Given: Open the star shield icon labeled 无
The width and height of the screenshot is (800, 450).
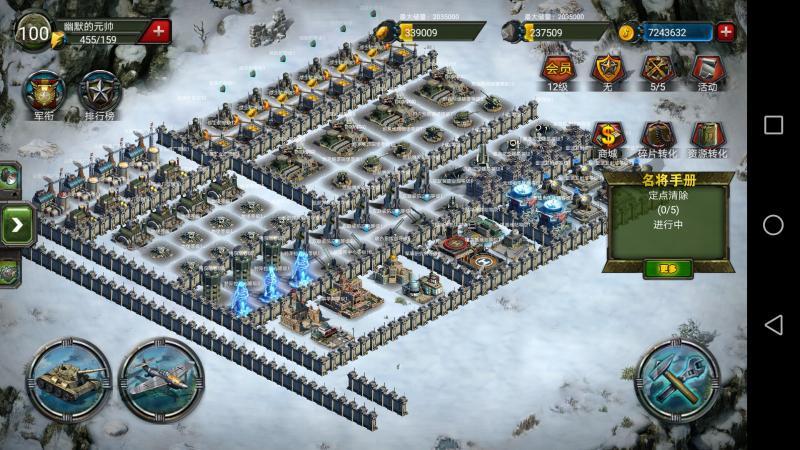Looking at the screenshot, I should (607, 69).
